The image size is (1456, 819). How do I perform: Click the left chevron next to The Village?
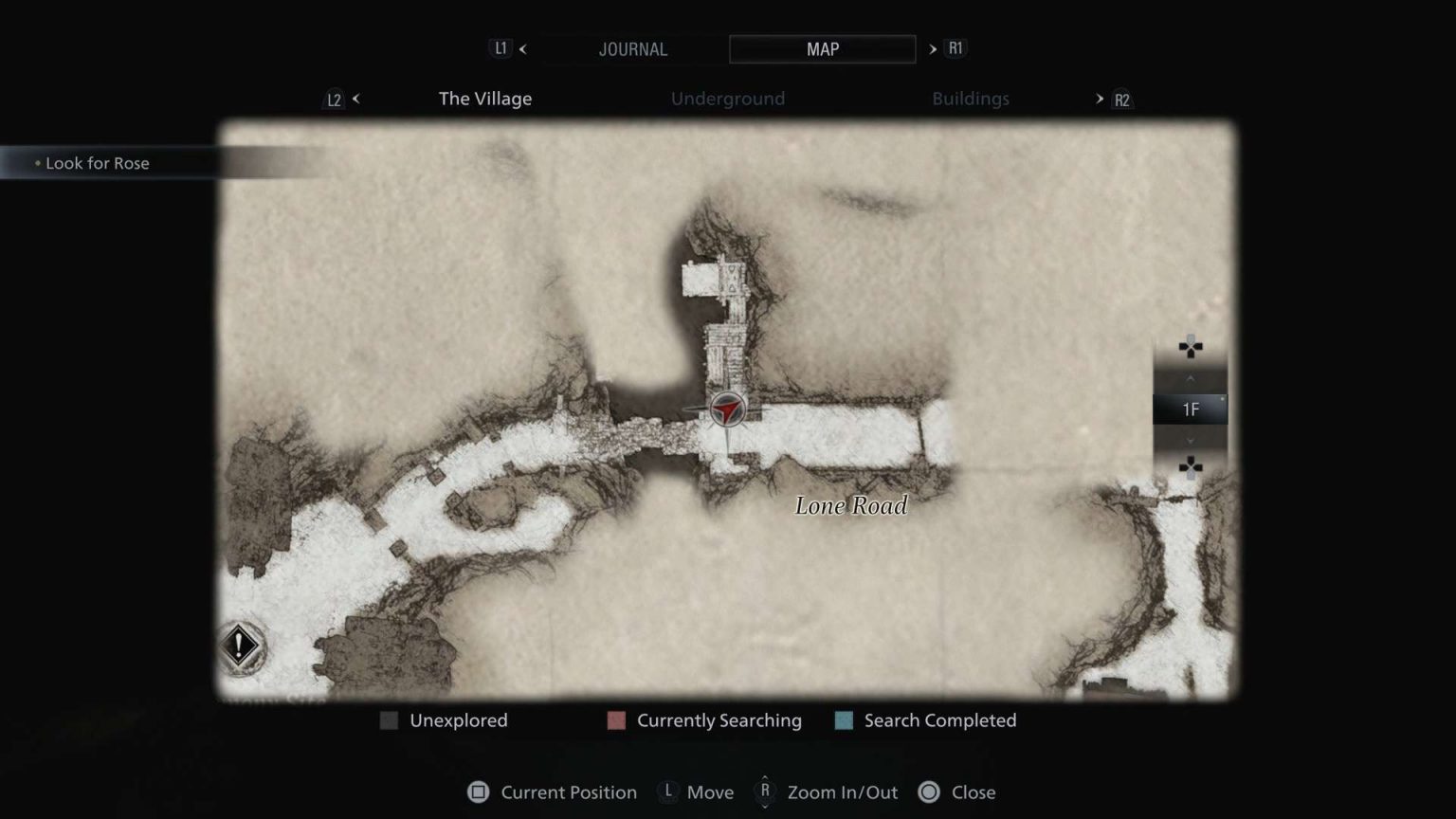[355, 99]
